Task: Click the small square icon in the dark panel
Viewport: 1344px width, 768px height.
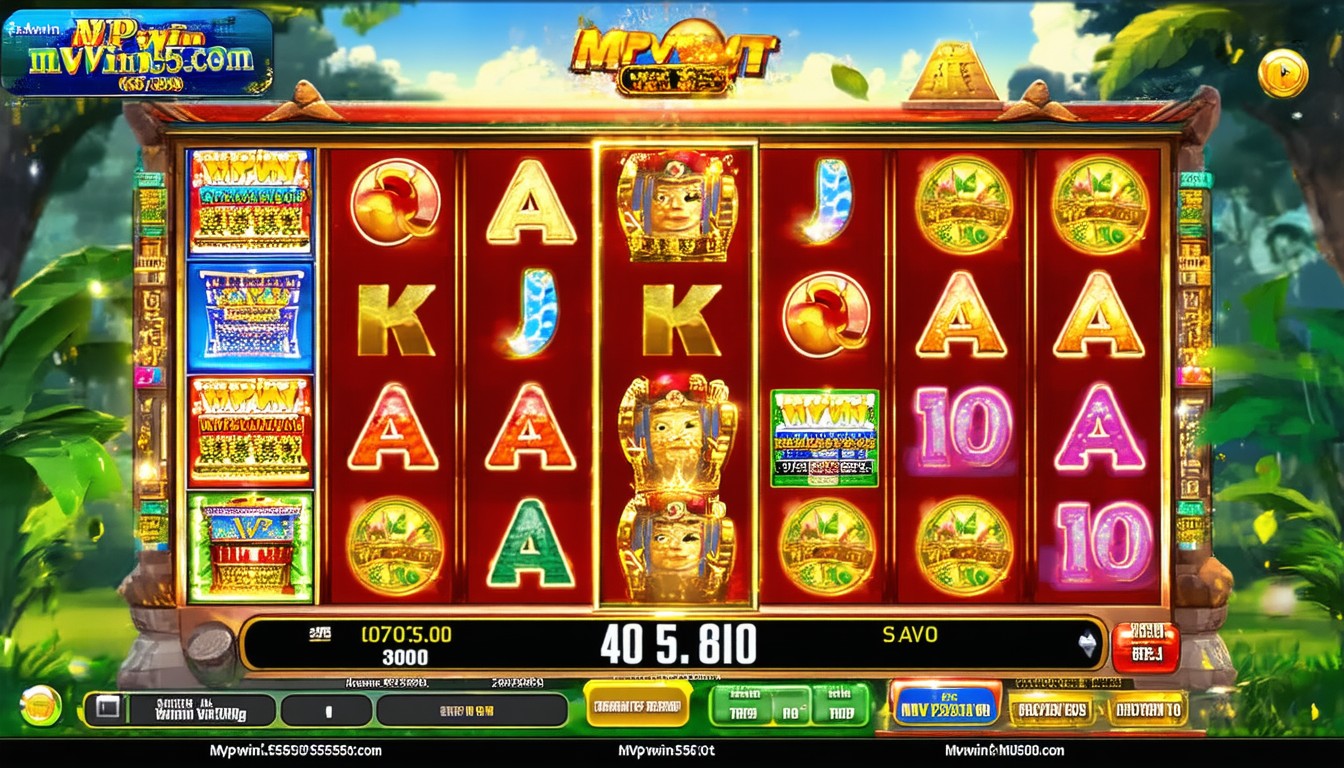Action: click(x=108, y=710)
